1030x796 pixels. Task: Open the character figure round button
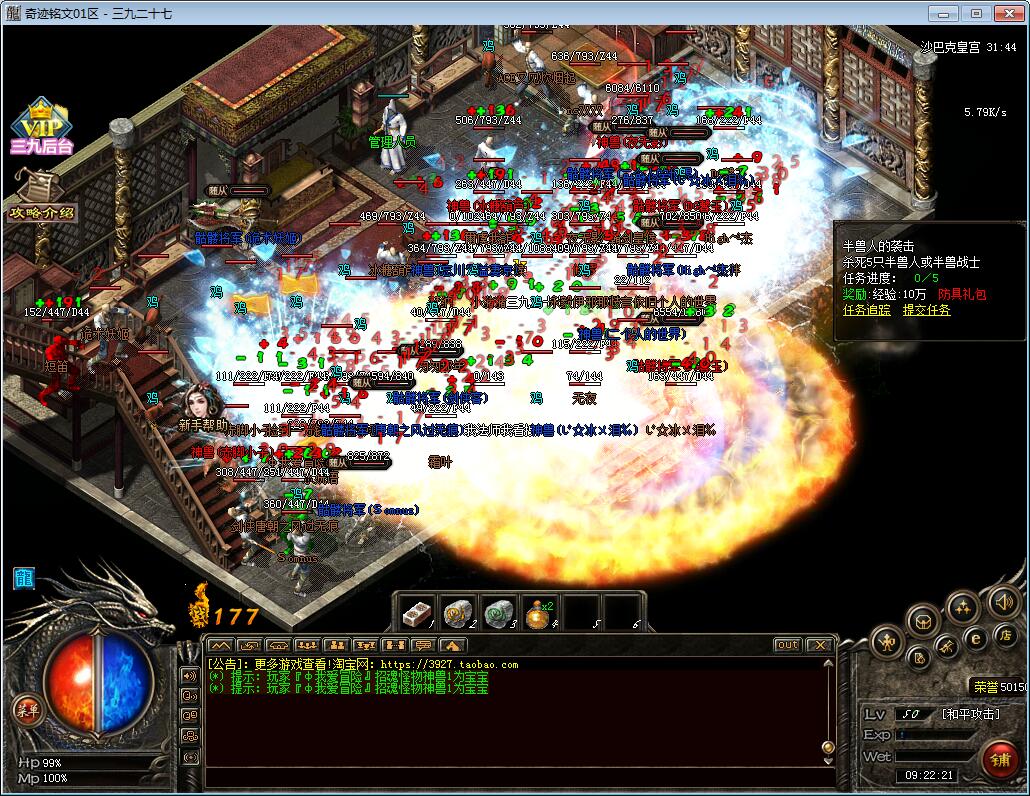tap(887, 641)
